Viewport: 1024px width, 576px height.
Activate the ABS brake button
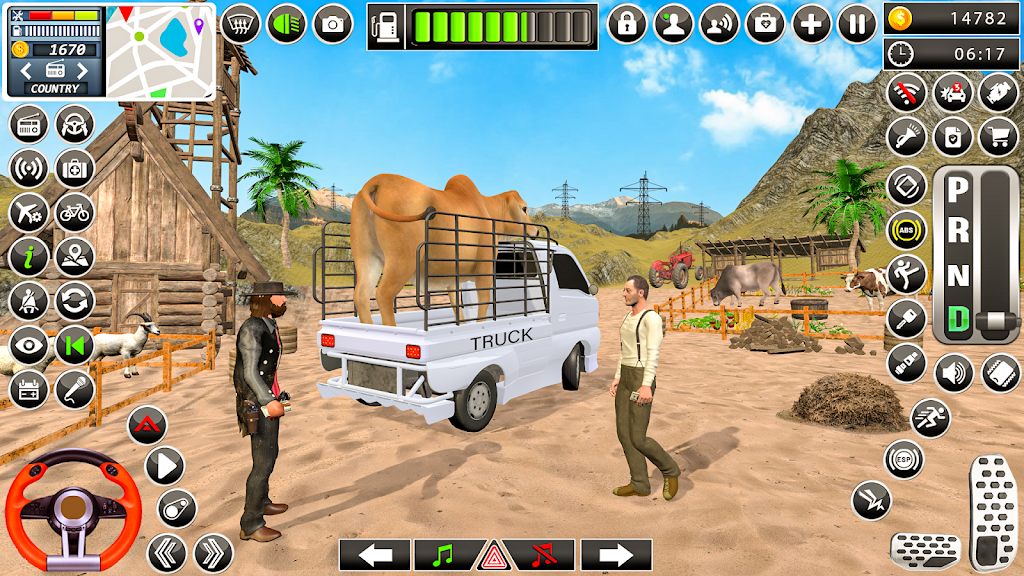click(906, 230)
